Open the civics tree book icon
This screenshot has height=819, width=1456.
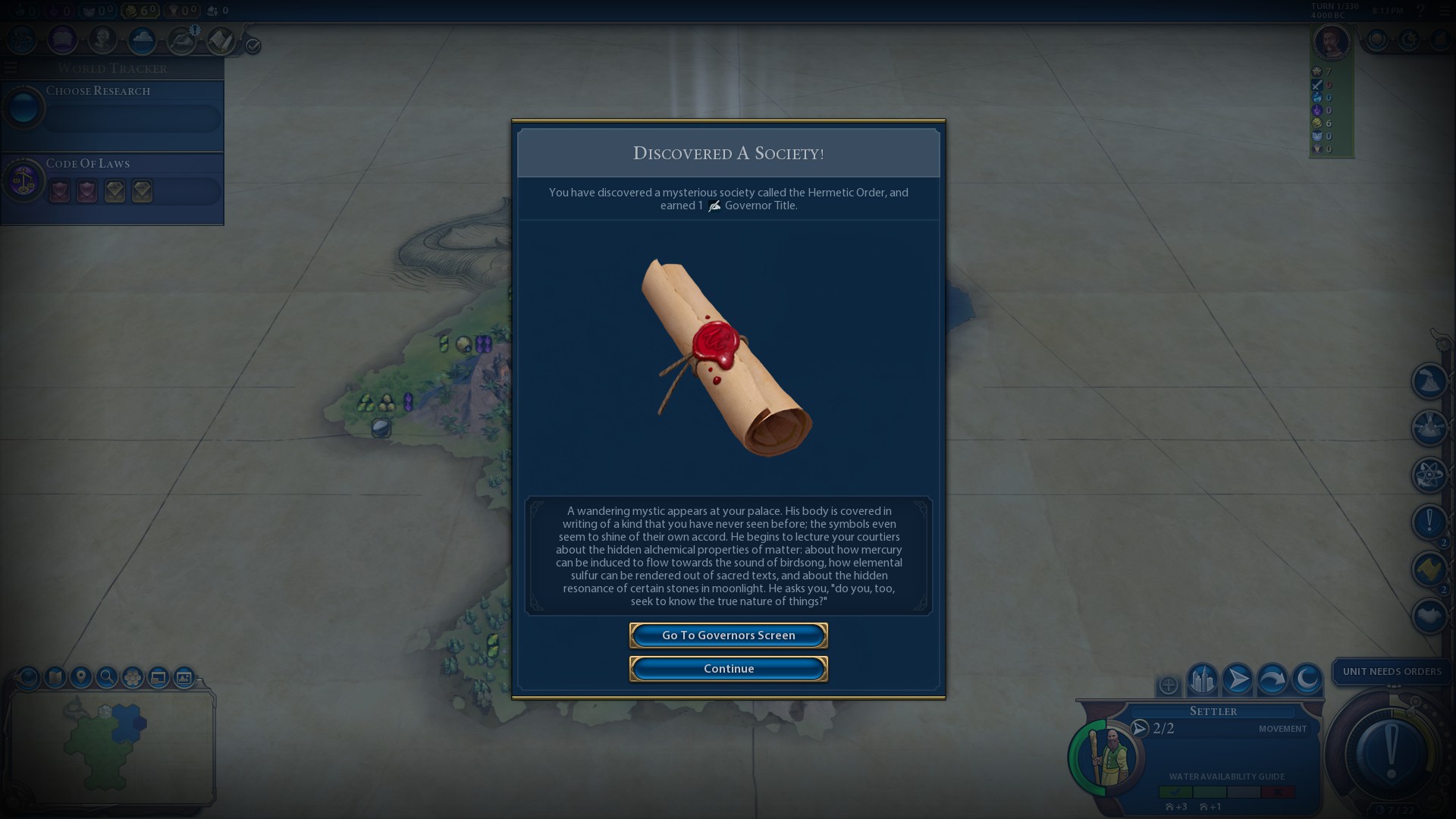(62, 39)
